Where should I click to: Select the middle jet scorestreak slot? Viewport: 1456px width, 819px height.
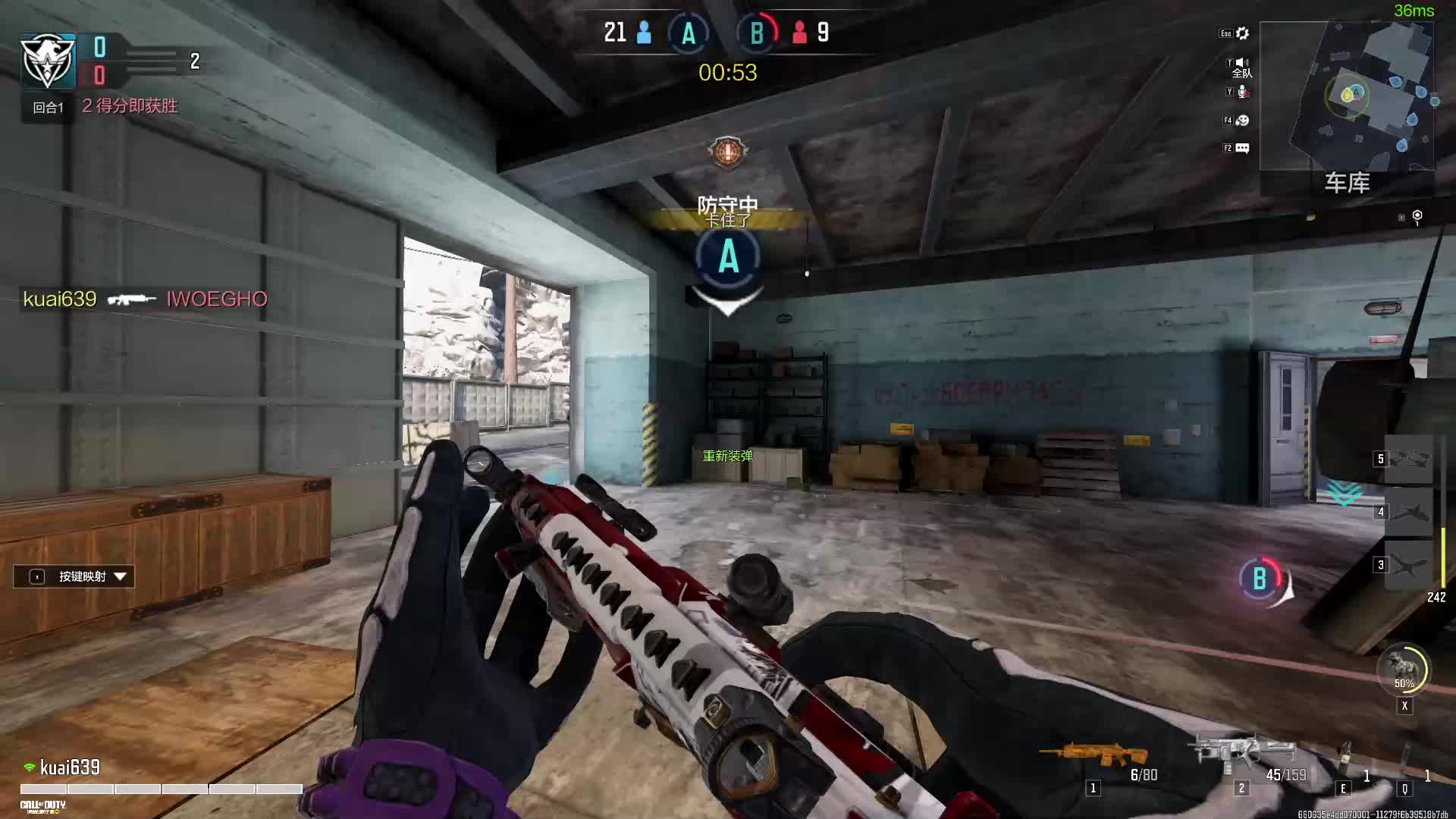point(1408,512)
